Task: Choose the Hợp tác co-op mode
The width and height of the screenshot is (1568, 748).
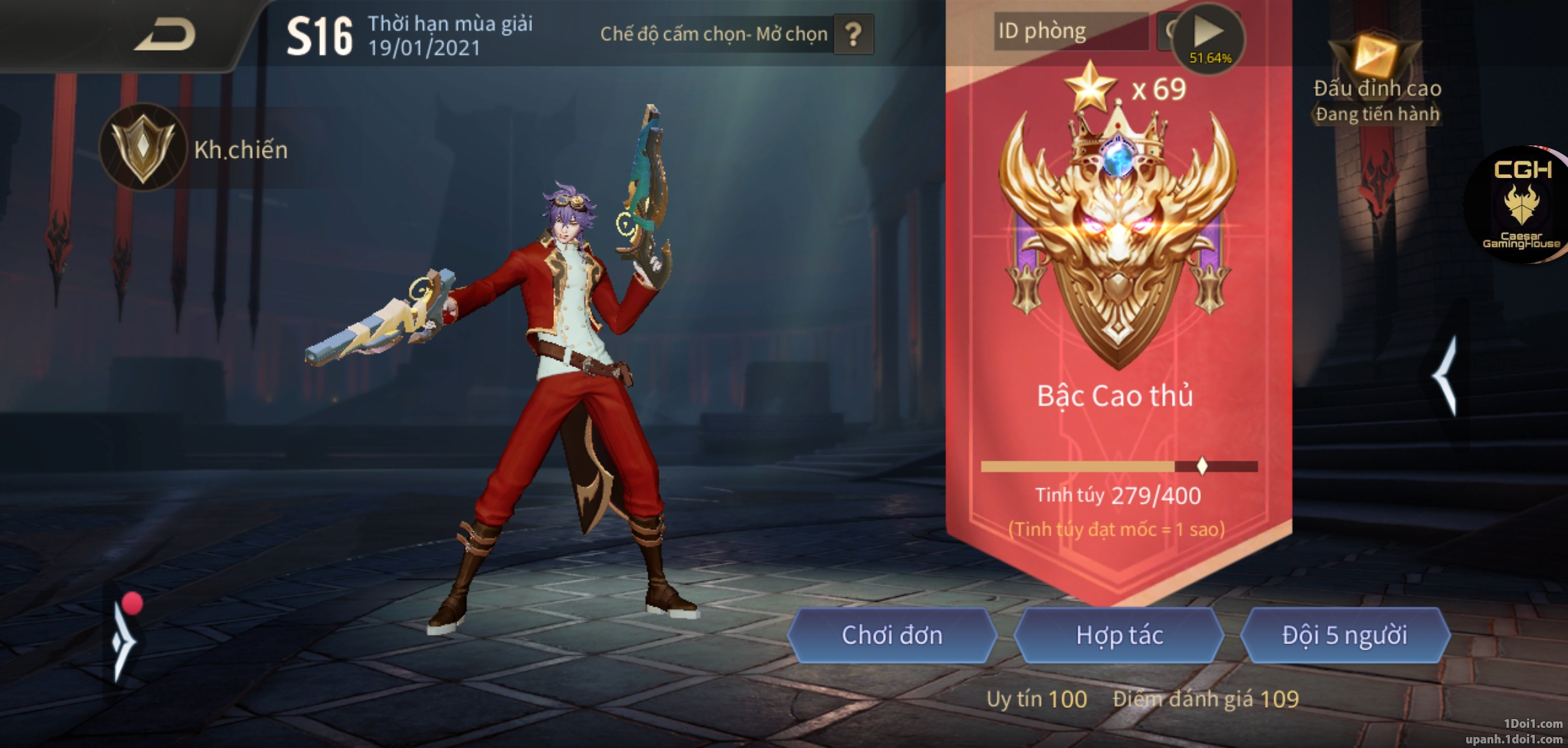Action: click(1119, 635)
